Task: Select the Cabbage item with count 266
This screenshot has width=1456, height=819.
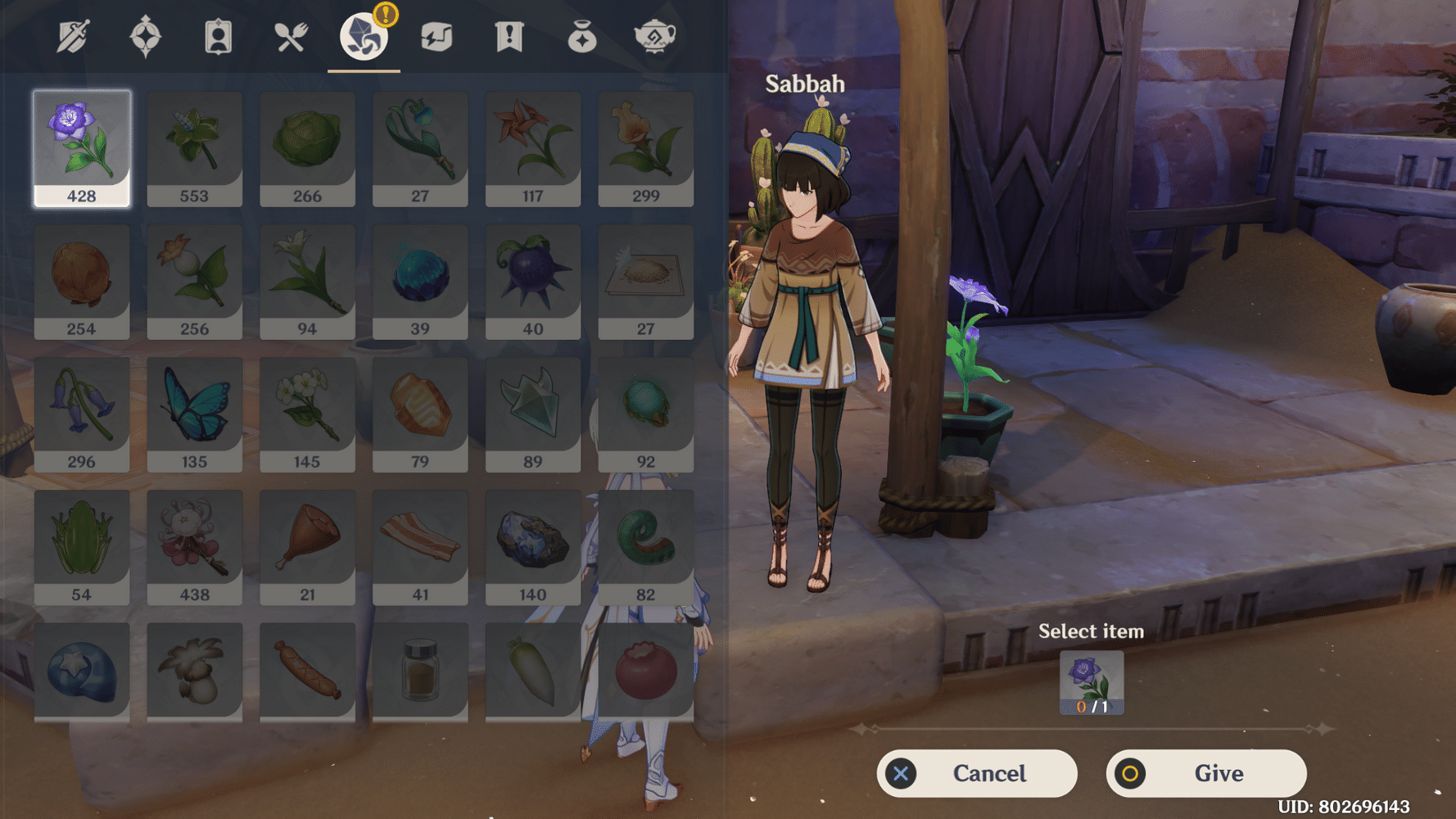Action: tap(307, 147)
